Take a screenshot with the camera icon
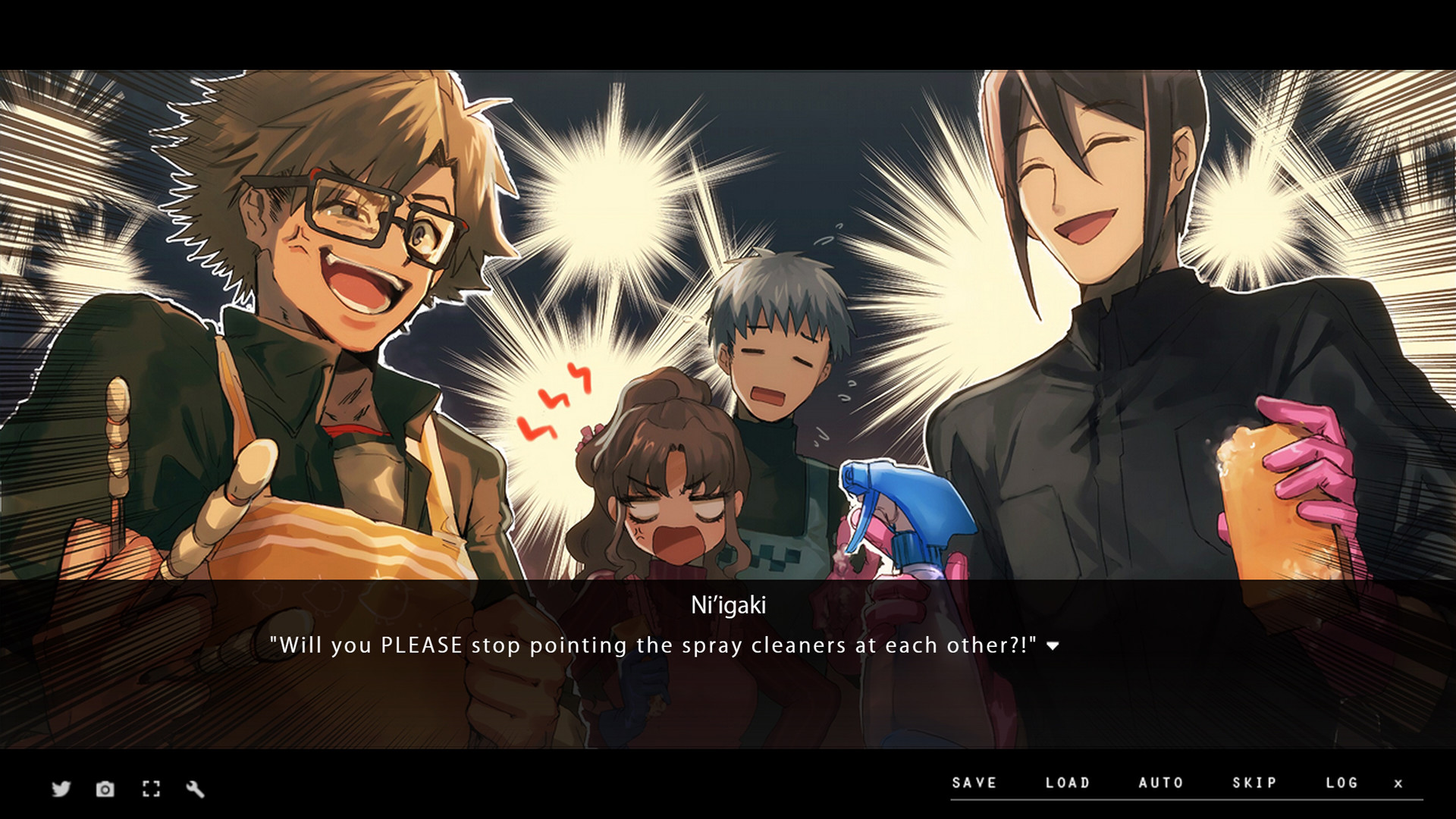The width and height of the screenshot is (1456, 819). click(x=105, y=789)
